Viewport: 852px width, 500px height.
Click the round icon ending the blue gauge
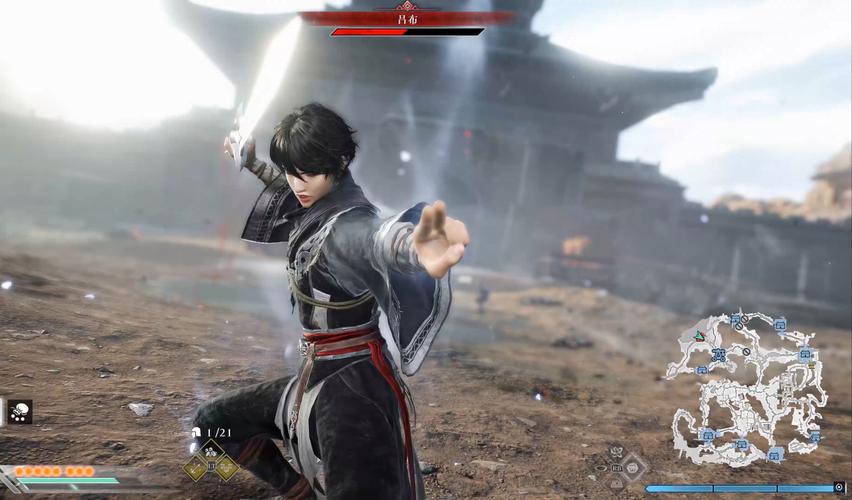click(839, 487)
